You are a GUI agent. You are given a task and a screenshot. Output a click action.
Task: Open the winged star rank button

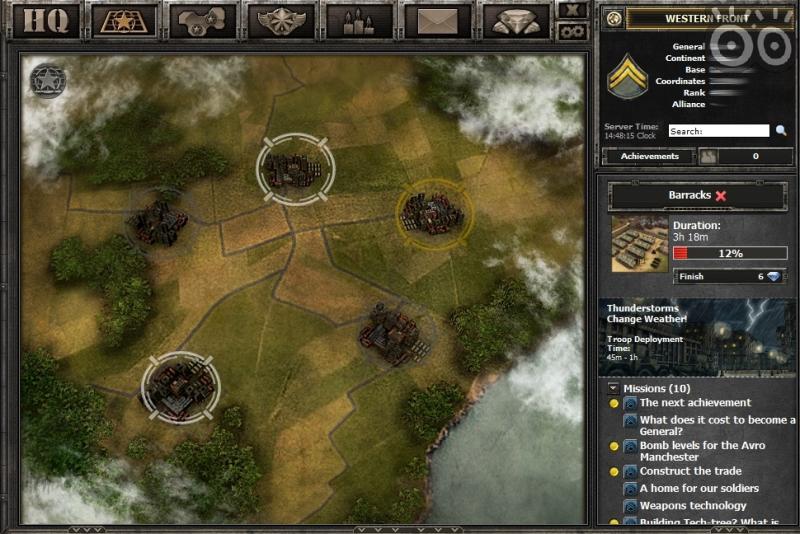pyautogui.click(x=281, y=20)
